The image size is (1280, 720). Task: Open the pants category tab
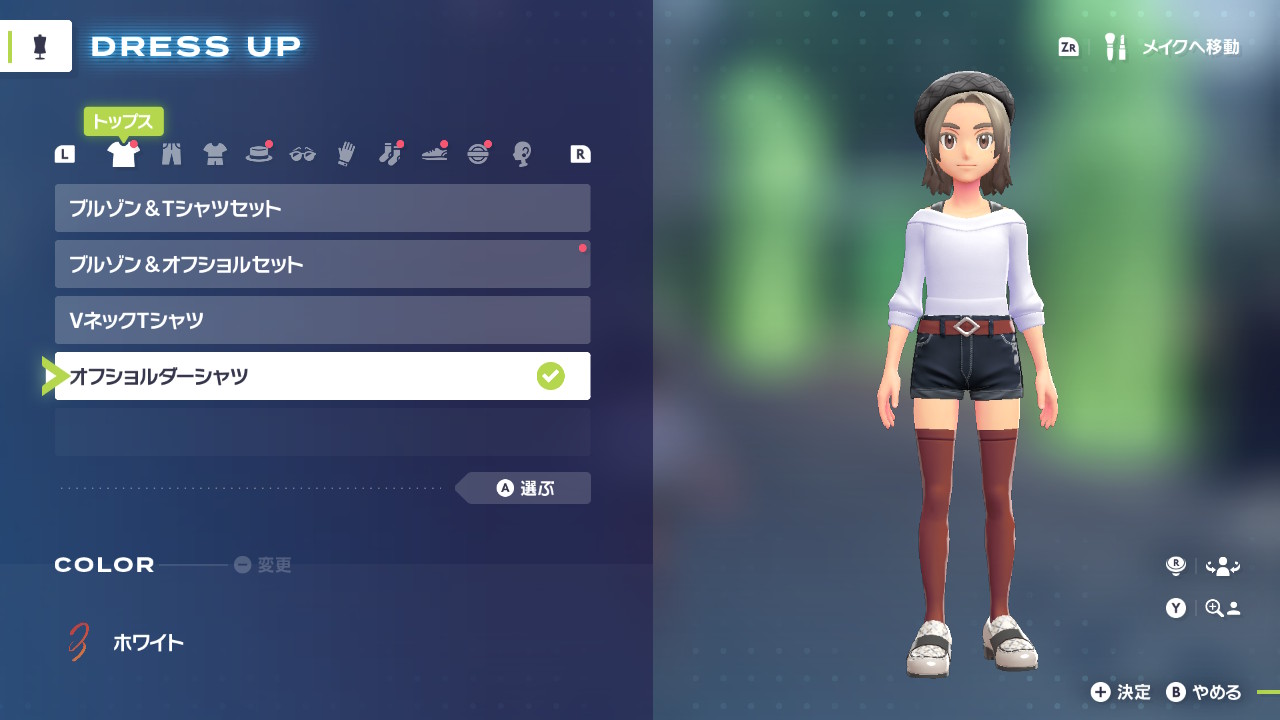coord(171,154)
